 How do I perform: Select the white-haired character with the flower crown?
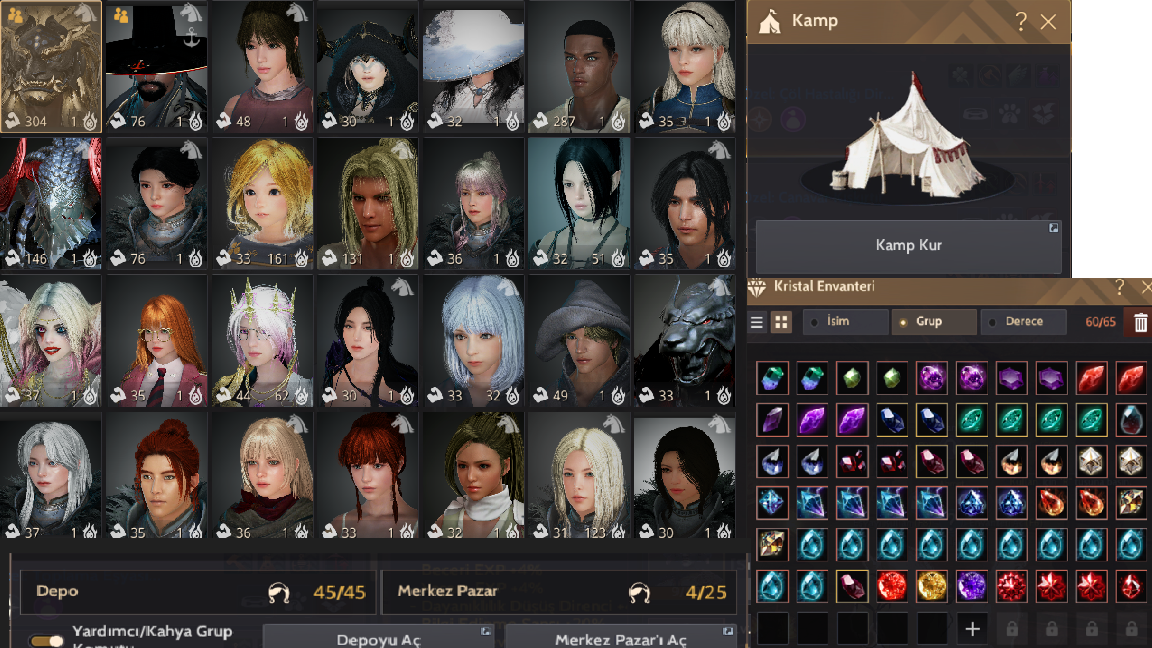click(262, 340)
